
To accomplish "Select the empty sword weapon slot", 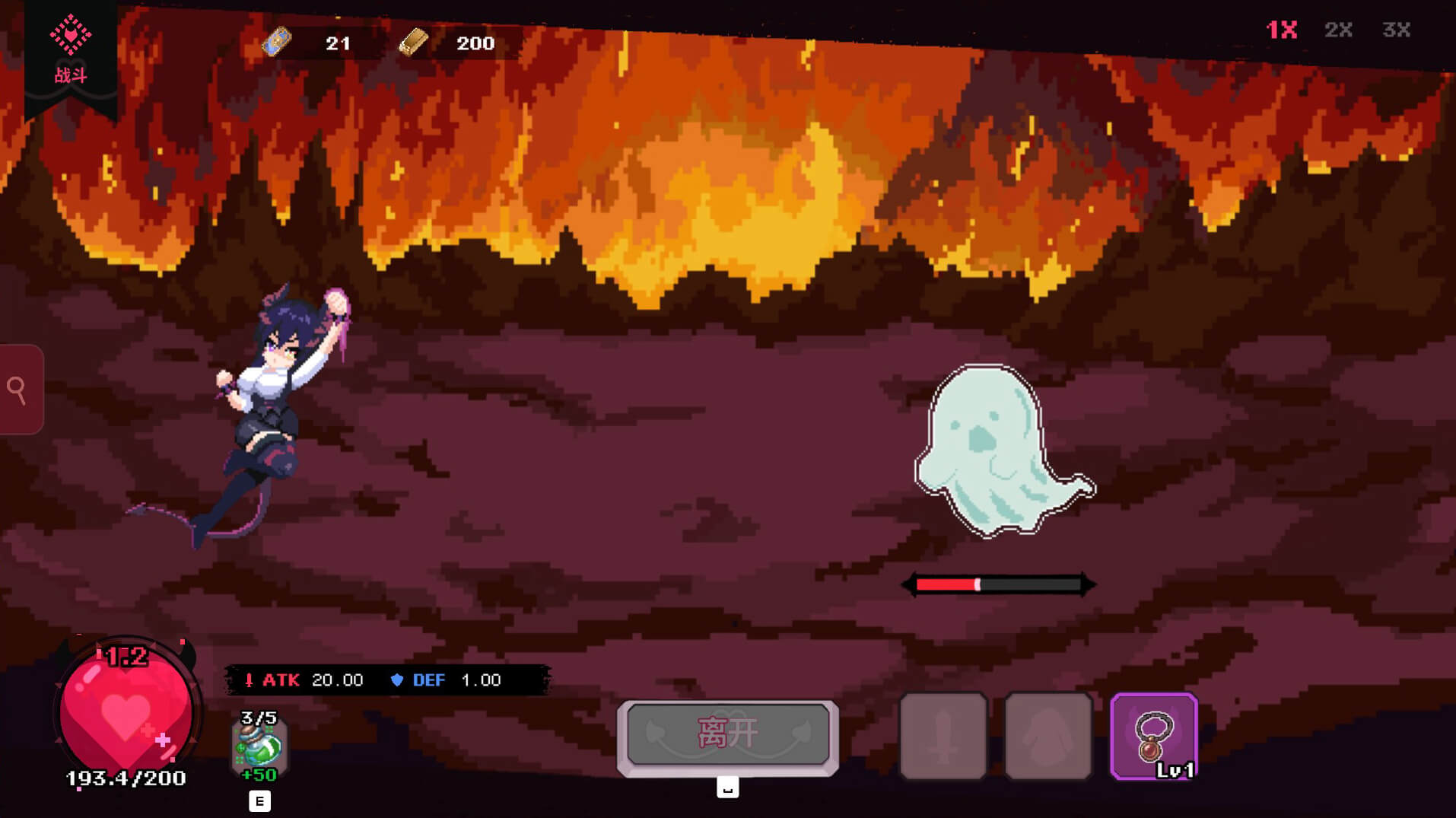I will (943, 736).
